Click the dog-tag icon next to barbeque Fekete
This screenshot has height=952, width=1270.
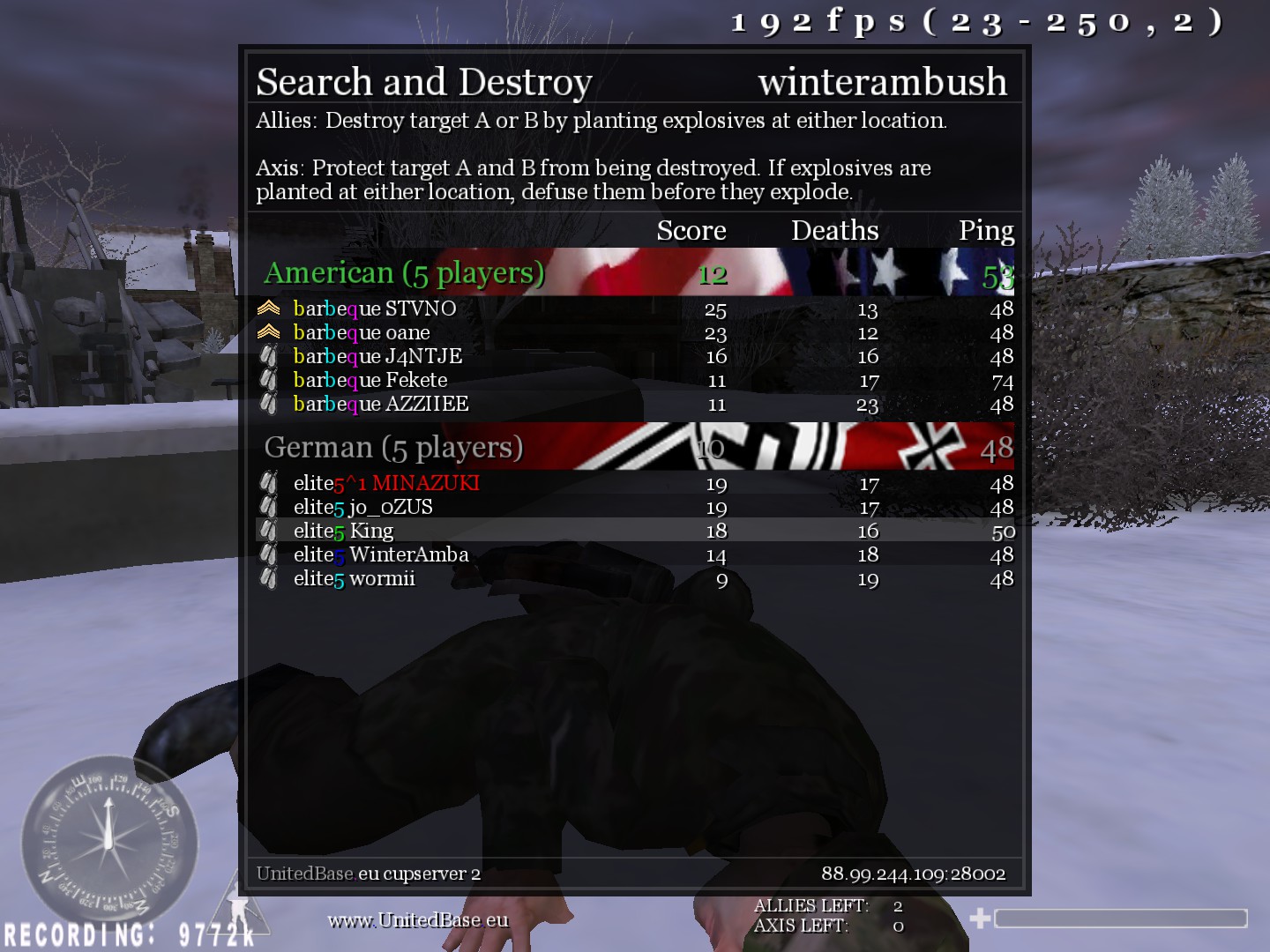[269, 380]
